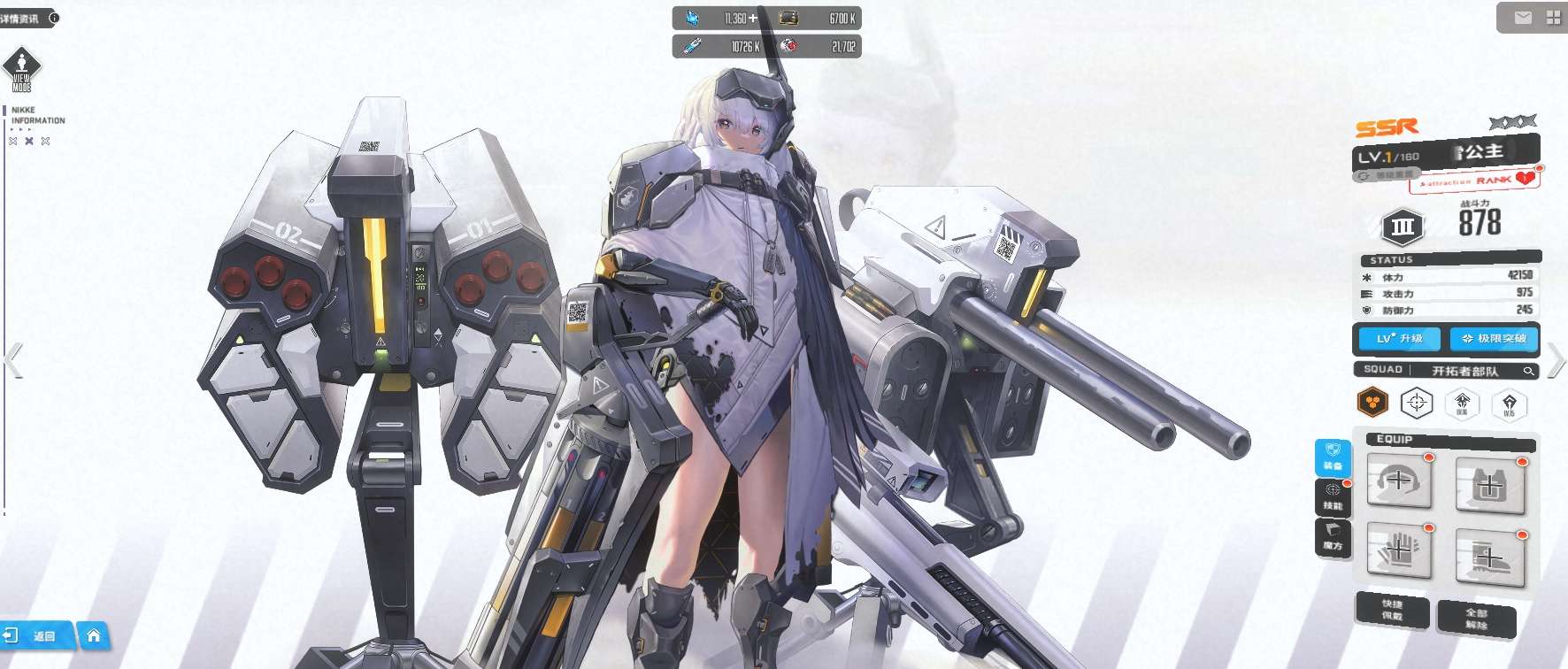The height and width of the screenshot is (669, 1568).
Task: Switch to the 魔方 cube tab
Action: point(1333,537)
